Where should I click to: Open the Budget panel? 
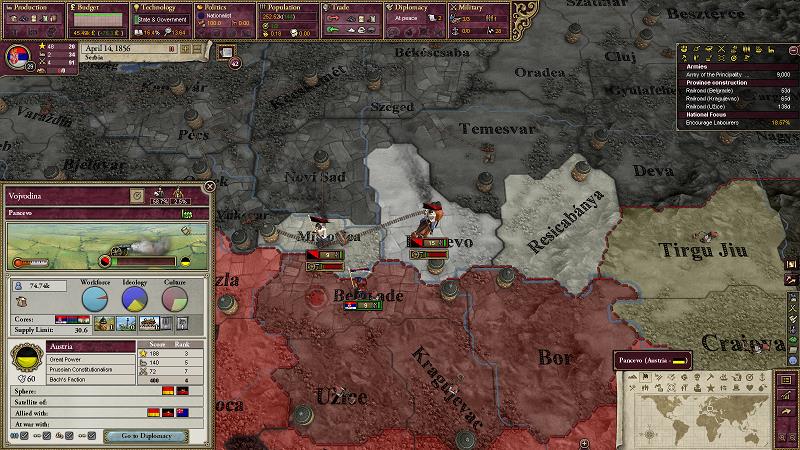[x=95, y=7]
